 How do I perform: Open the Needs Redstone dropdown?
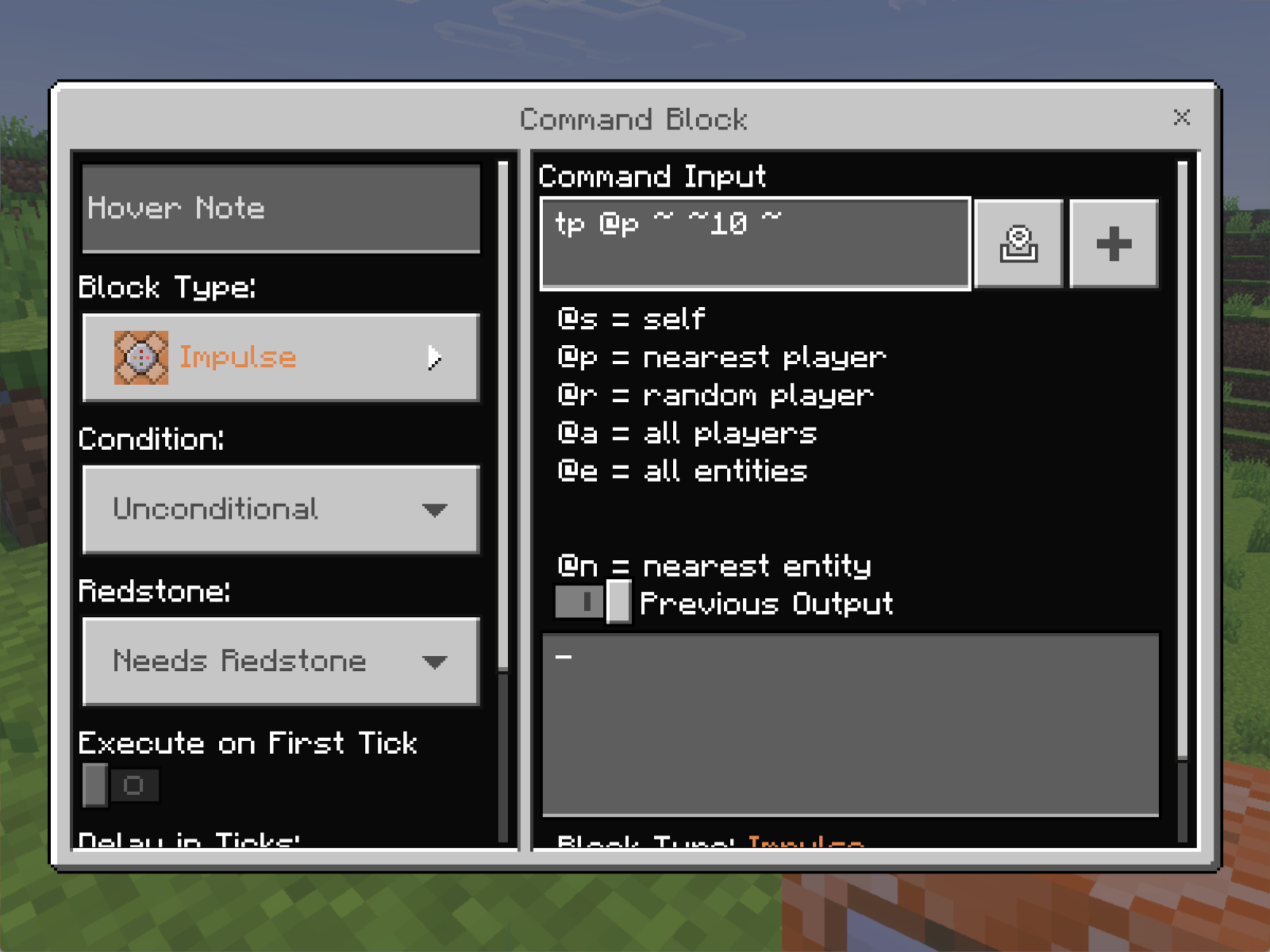pos(281,662)
